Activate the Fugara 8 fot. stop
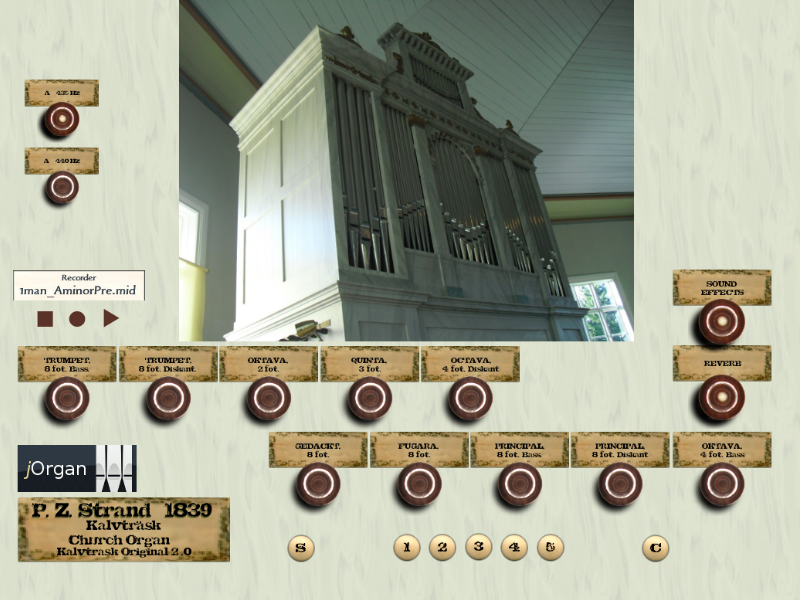Image resolution: width=800 pixels, height=600 pixels. (x=419, y=485)
